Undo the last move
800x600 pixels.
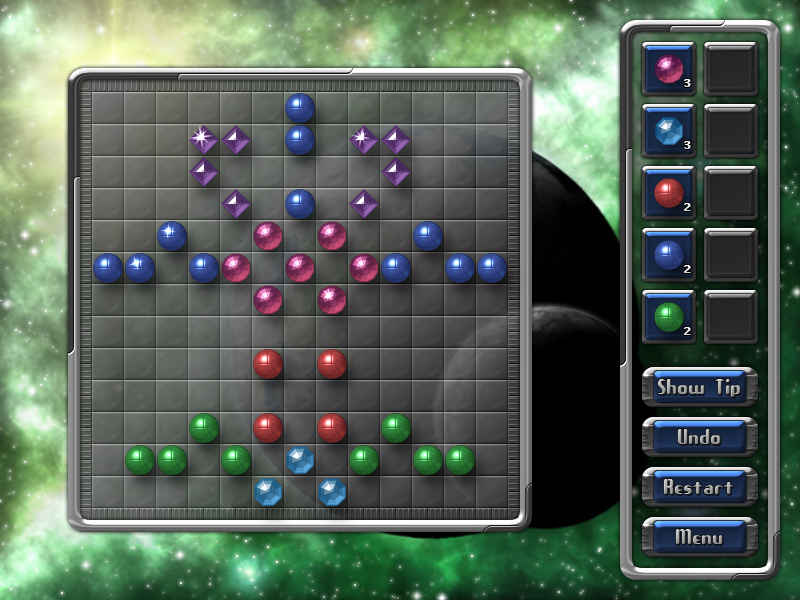699,437
